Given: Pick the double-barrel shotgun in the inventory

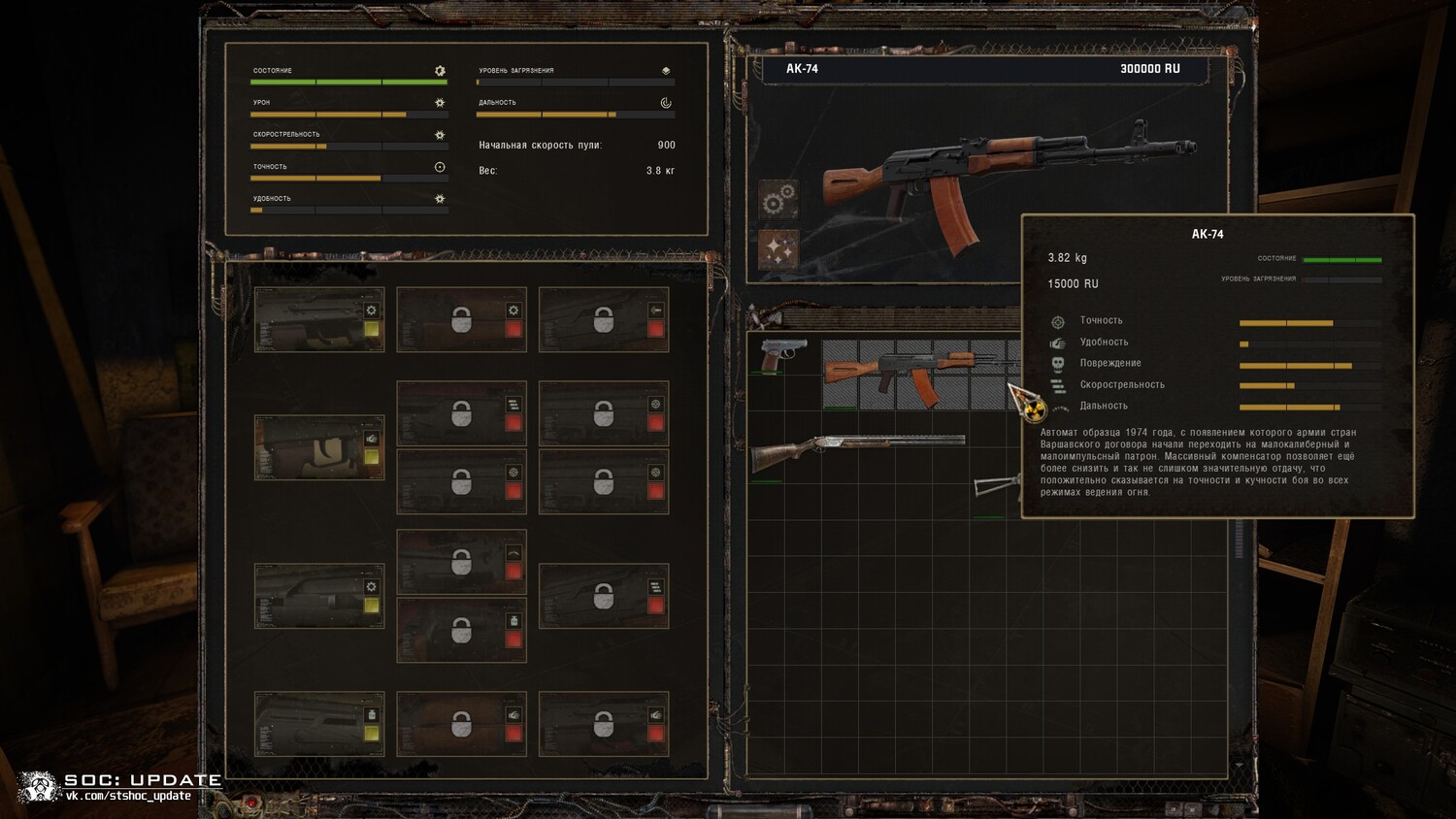Looking at the screenshot, I should 856,450.
